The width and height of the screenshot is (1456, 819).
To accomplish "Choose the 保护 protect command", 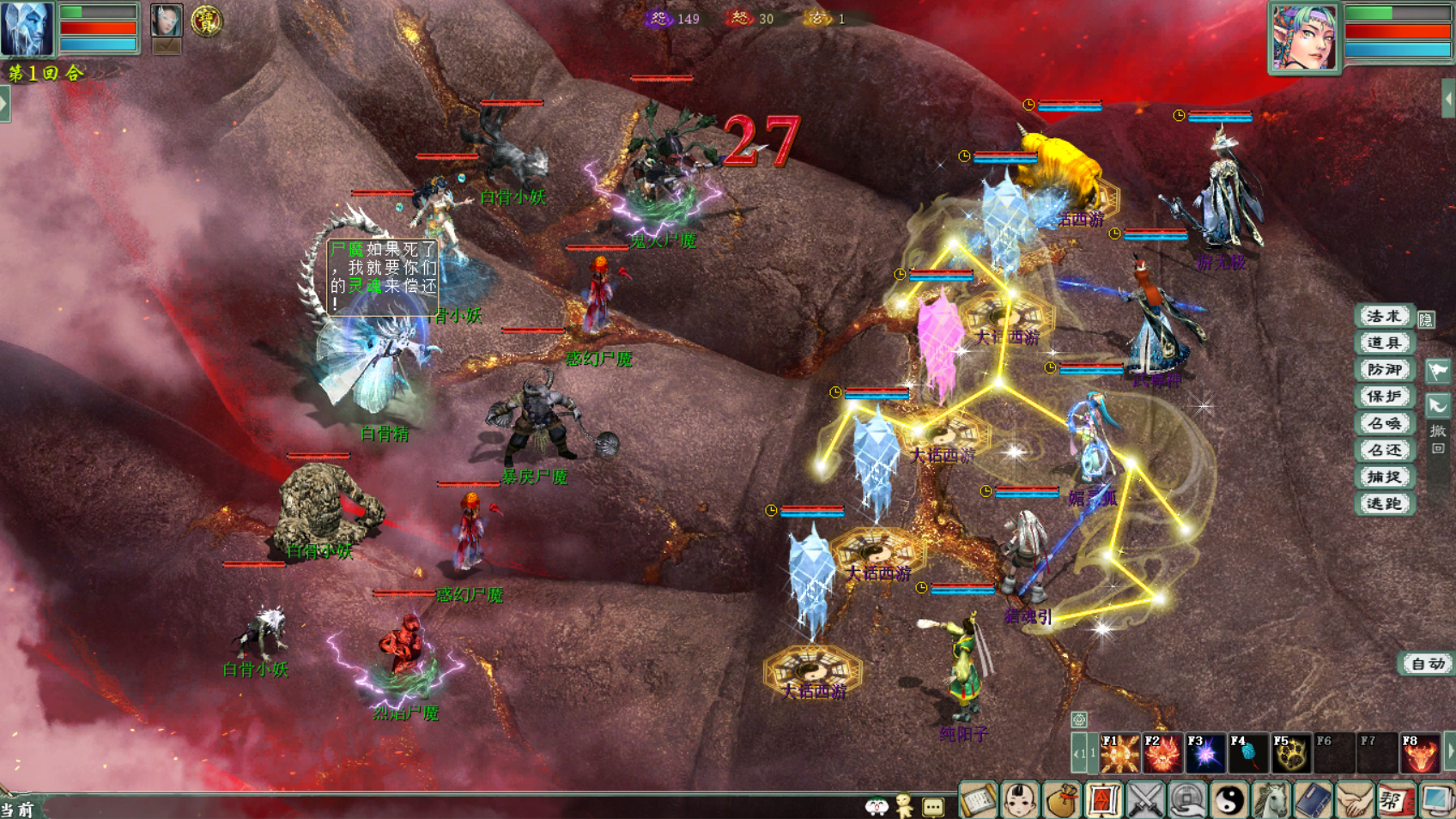I will pos(1383,396).
